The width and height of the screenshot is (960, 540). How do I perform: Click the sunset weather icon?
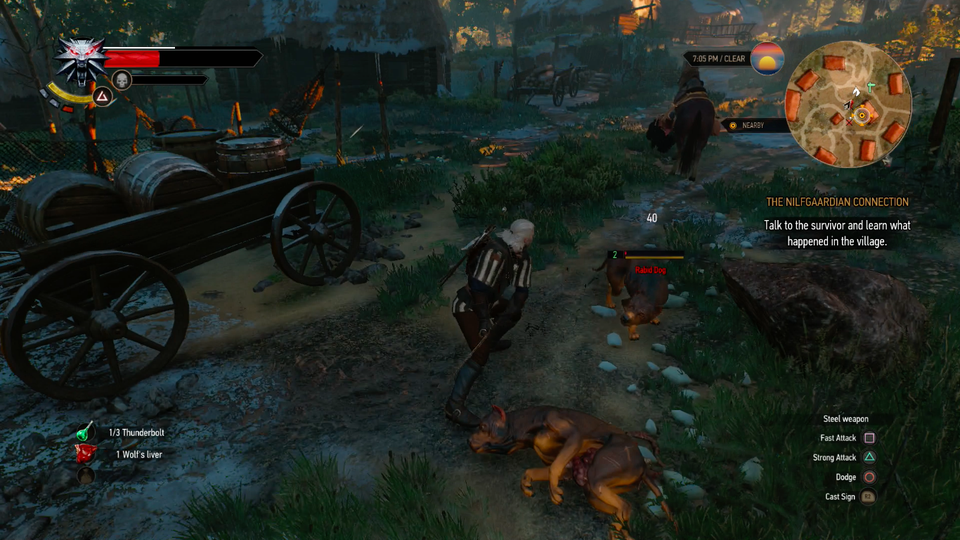(768, 59)
